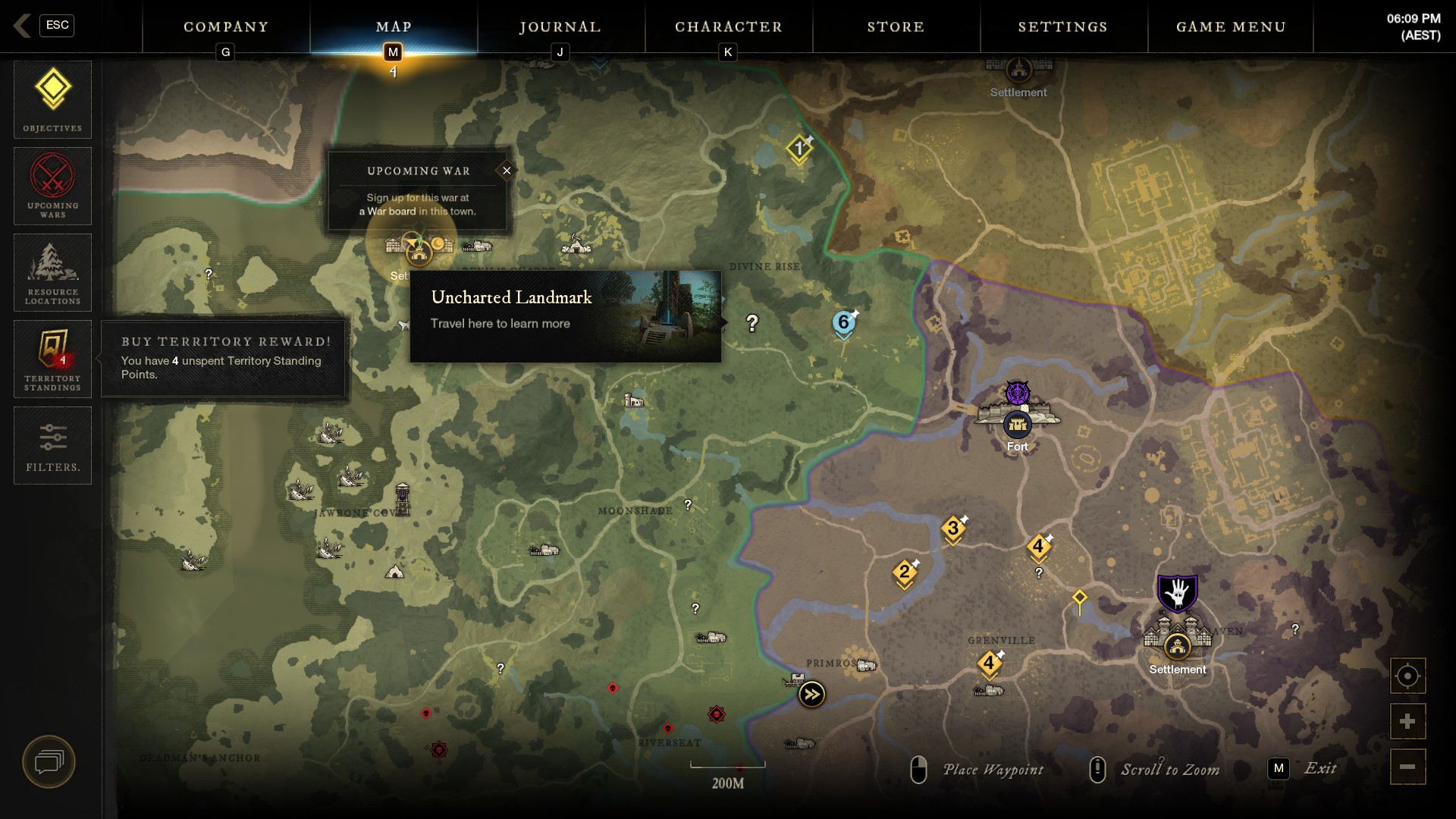Click the Fort icon near Everfall
Image resolution: width=1456 pixels, height=819 pixels.
[1017, 425]
